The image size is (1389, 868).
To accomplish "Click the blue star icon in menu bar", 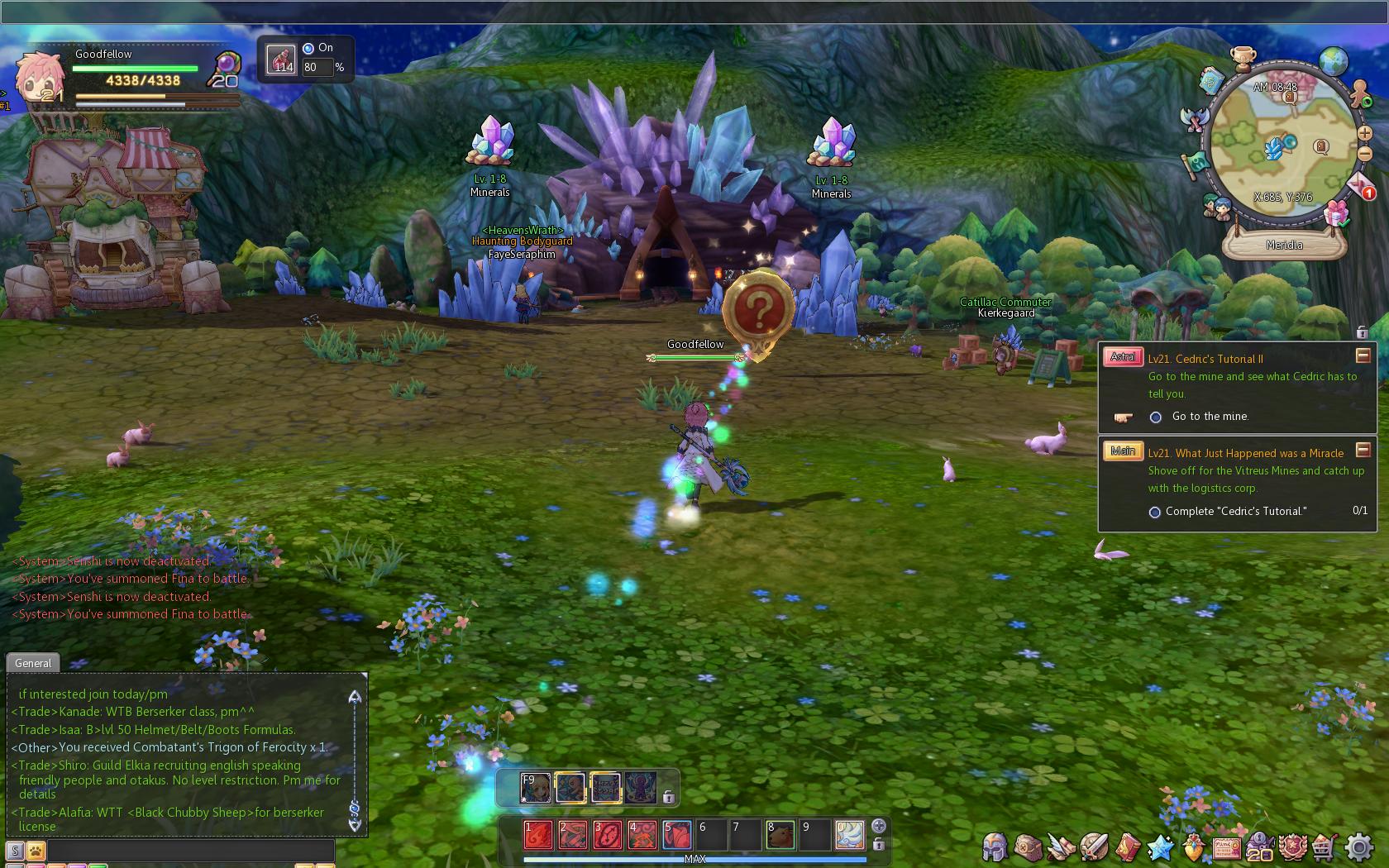I will (x=1161, y=847).
